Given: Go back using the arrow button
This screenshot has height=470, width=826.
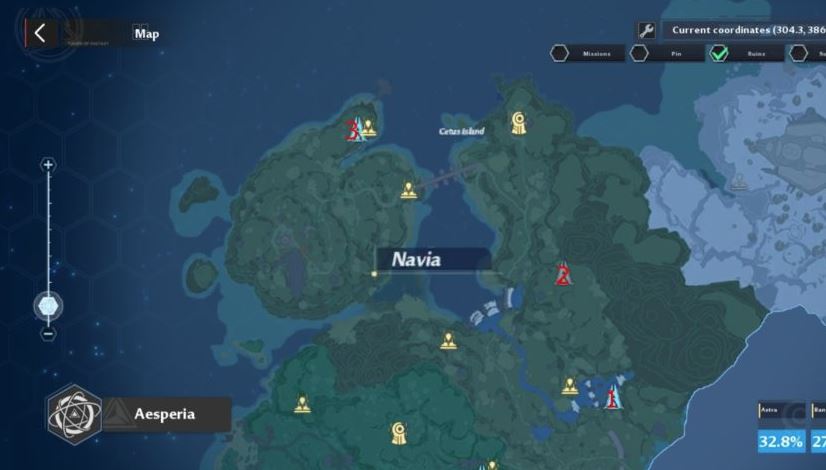Looking at the screenshot, I should 39,33.
